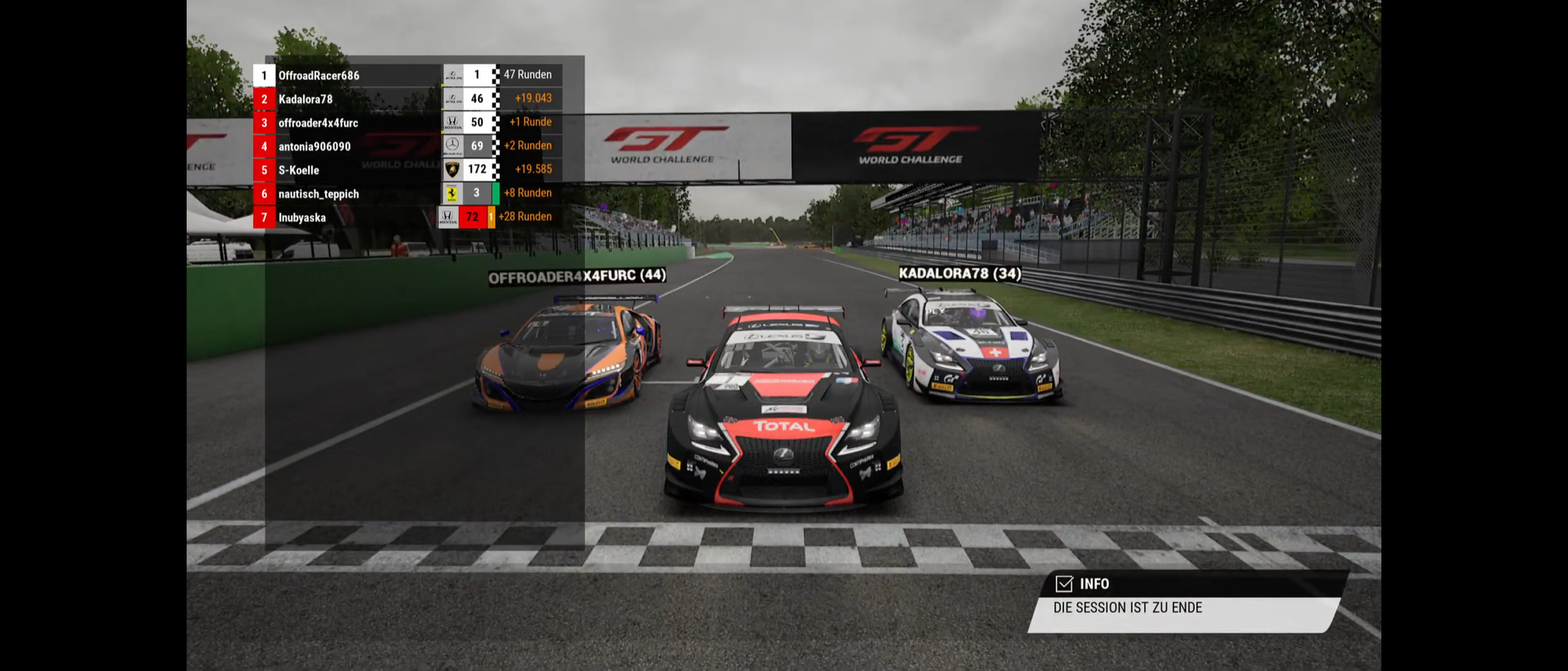Select OffroadRacer686 in the standings list
Image resolution: width=1568 pixels, height=671 pixels.
click(x=318, y=75)
